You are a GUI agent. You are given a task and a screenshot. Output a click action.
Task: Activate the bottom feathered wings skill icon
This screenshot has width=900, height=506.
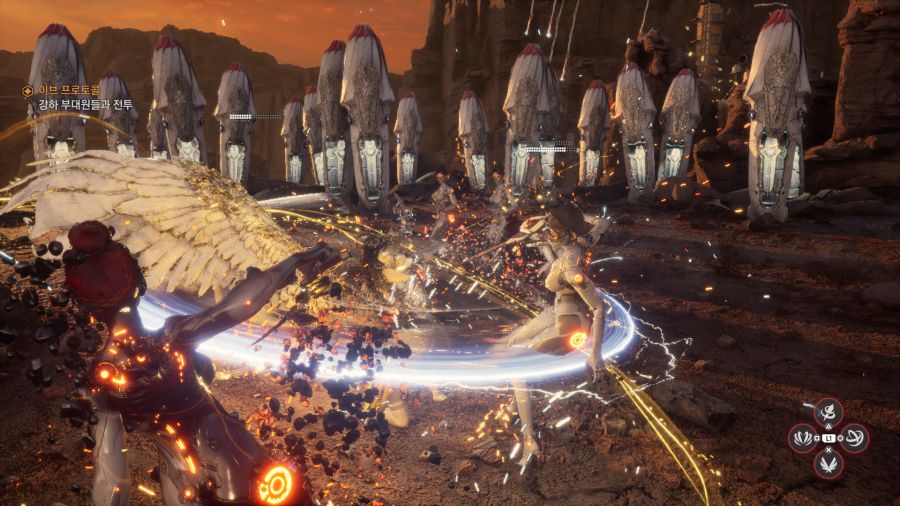[x=828, y=464]
